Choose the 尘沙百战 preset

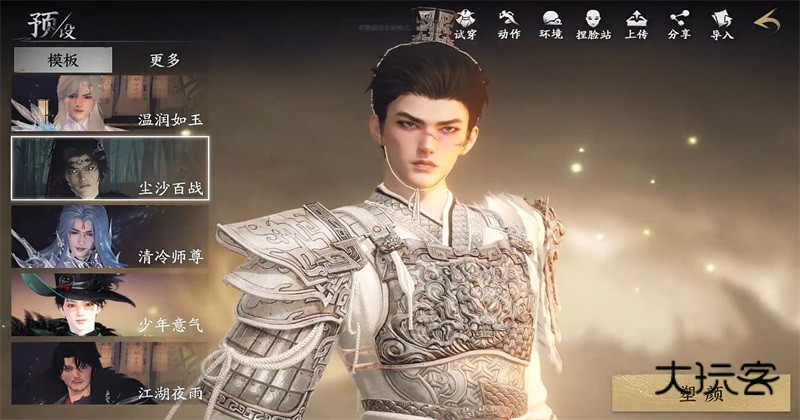coord(110,169)
